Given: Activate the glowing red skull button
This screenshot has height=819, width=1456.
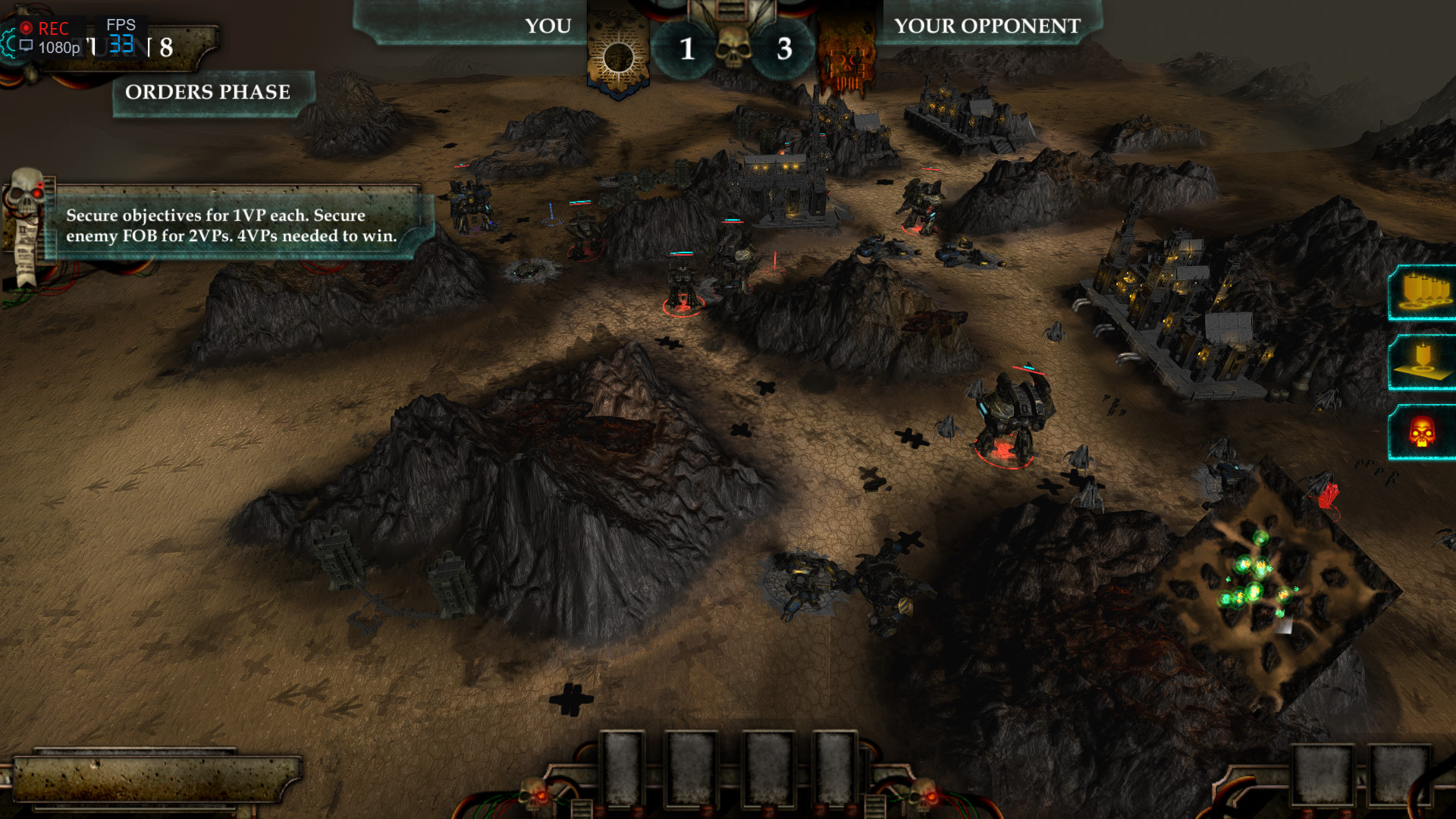Looking at the screenshot, I should [x=1423, y=432].
